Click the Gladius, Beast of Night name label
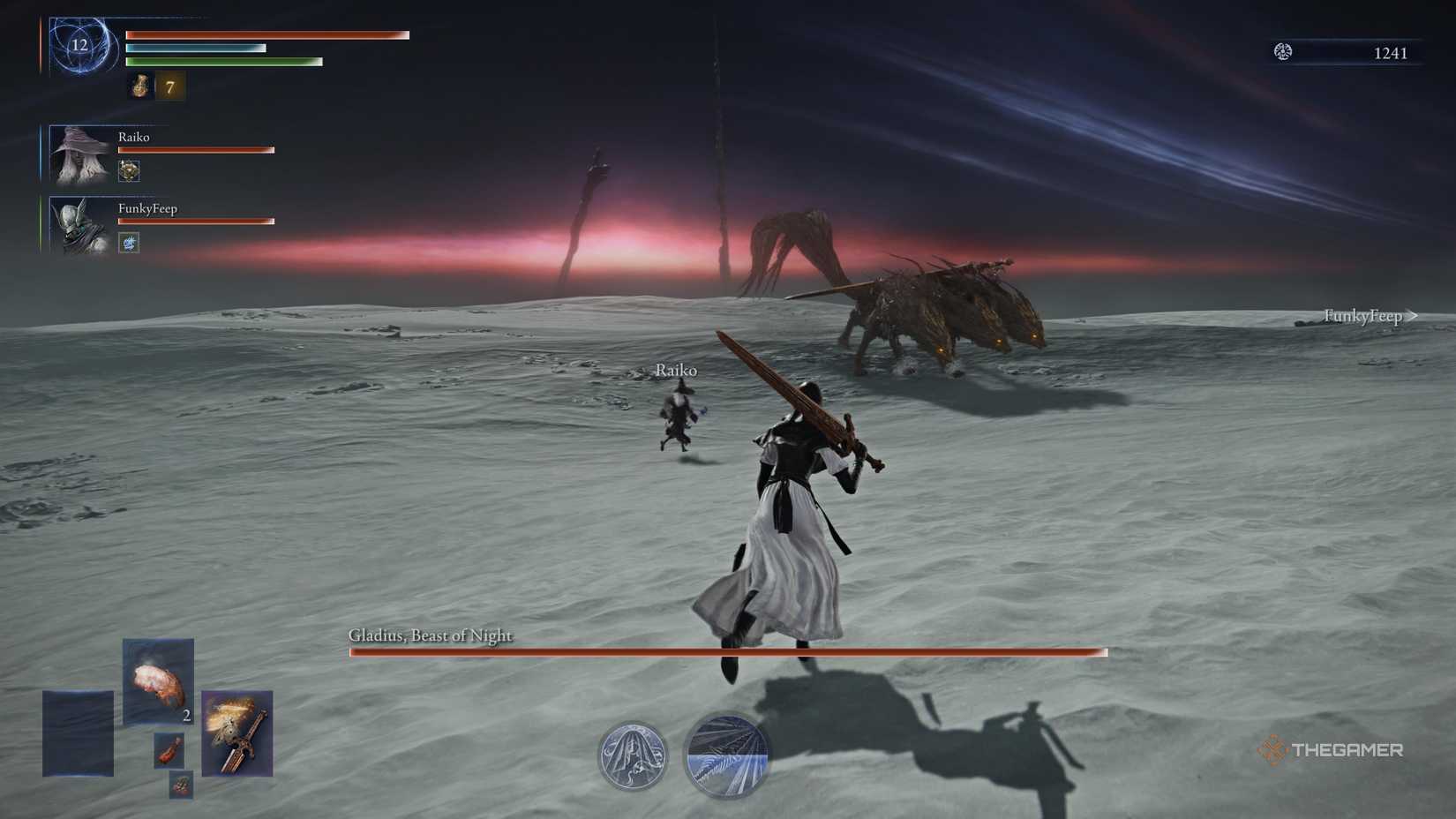Screen dimensions: 1456x819 [x=430, y=635]
